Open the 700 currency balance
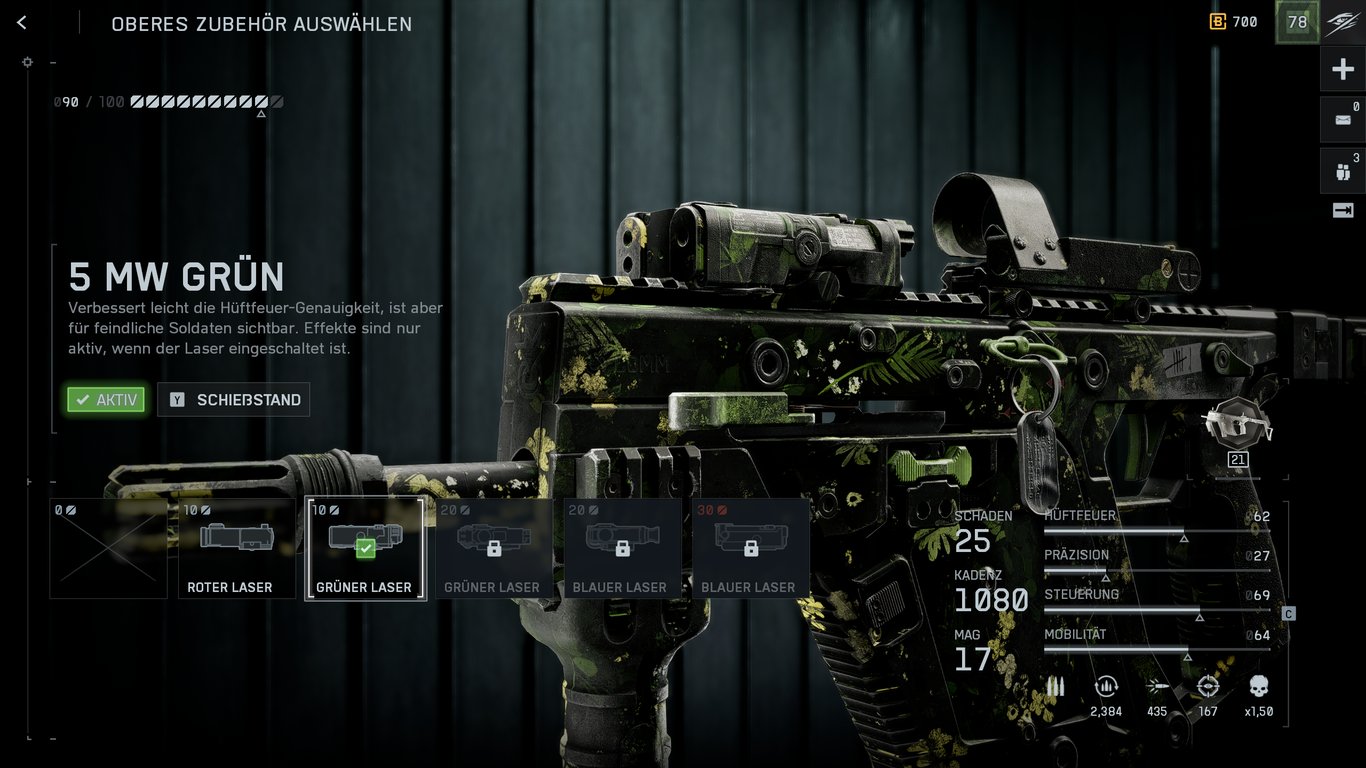1366x768 pixels. tap(1234, 22)
